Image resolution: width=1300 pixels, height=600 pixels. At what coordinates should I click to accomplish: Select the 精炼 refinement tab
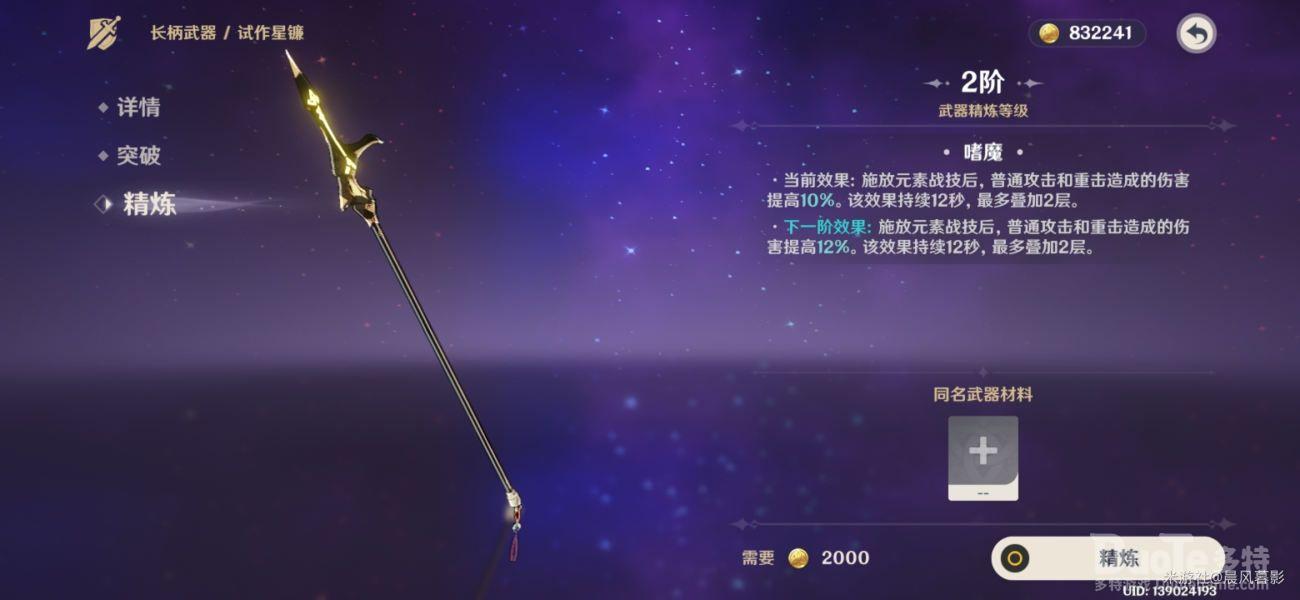(x=149, y=204)
